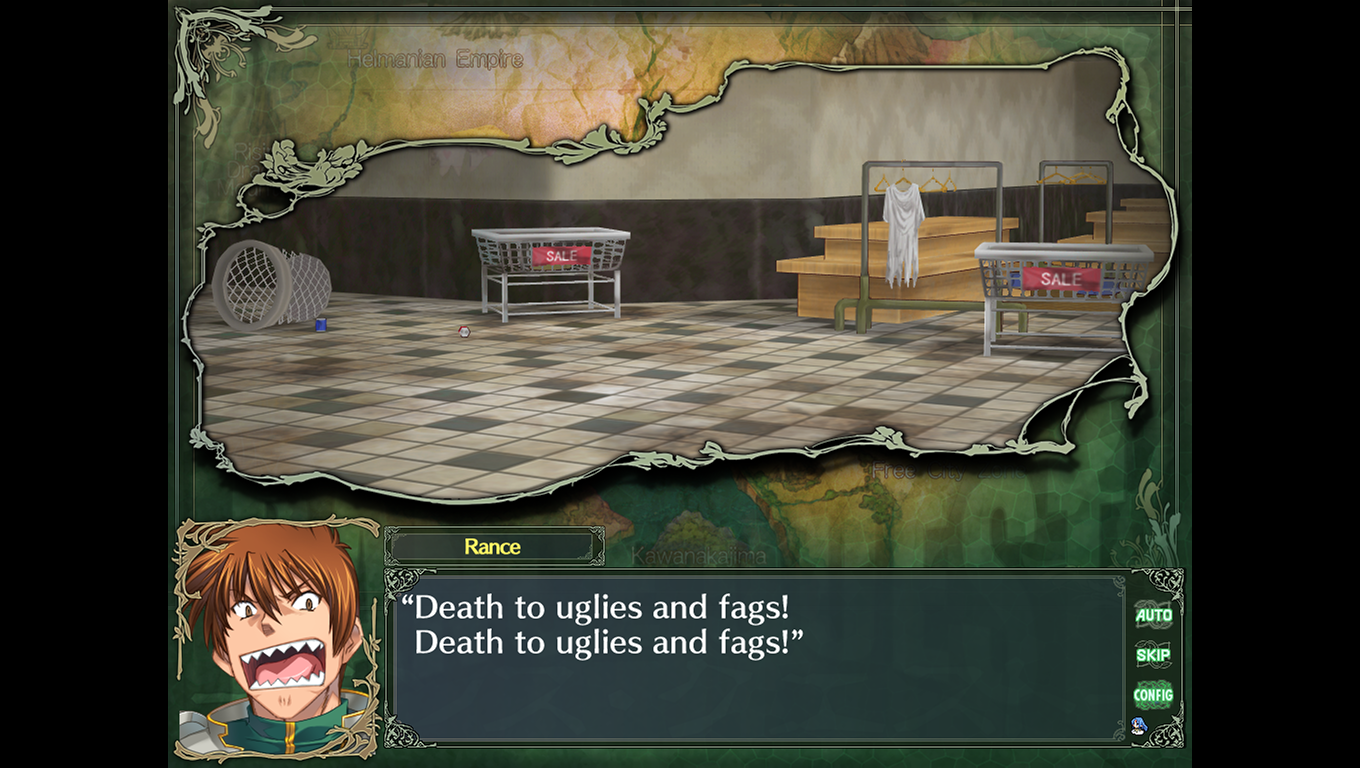Screen dimensions: 1360x768
Task: Click the blue-haired chibi character icon
Action: (x=1138, y=726)
